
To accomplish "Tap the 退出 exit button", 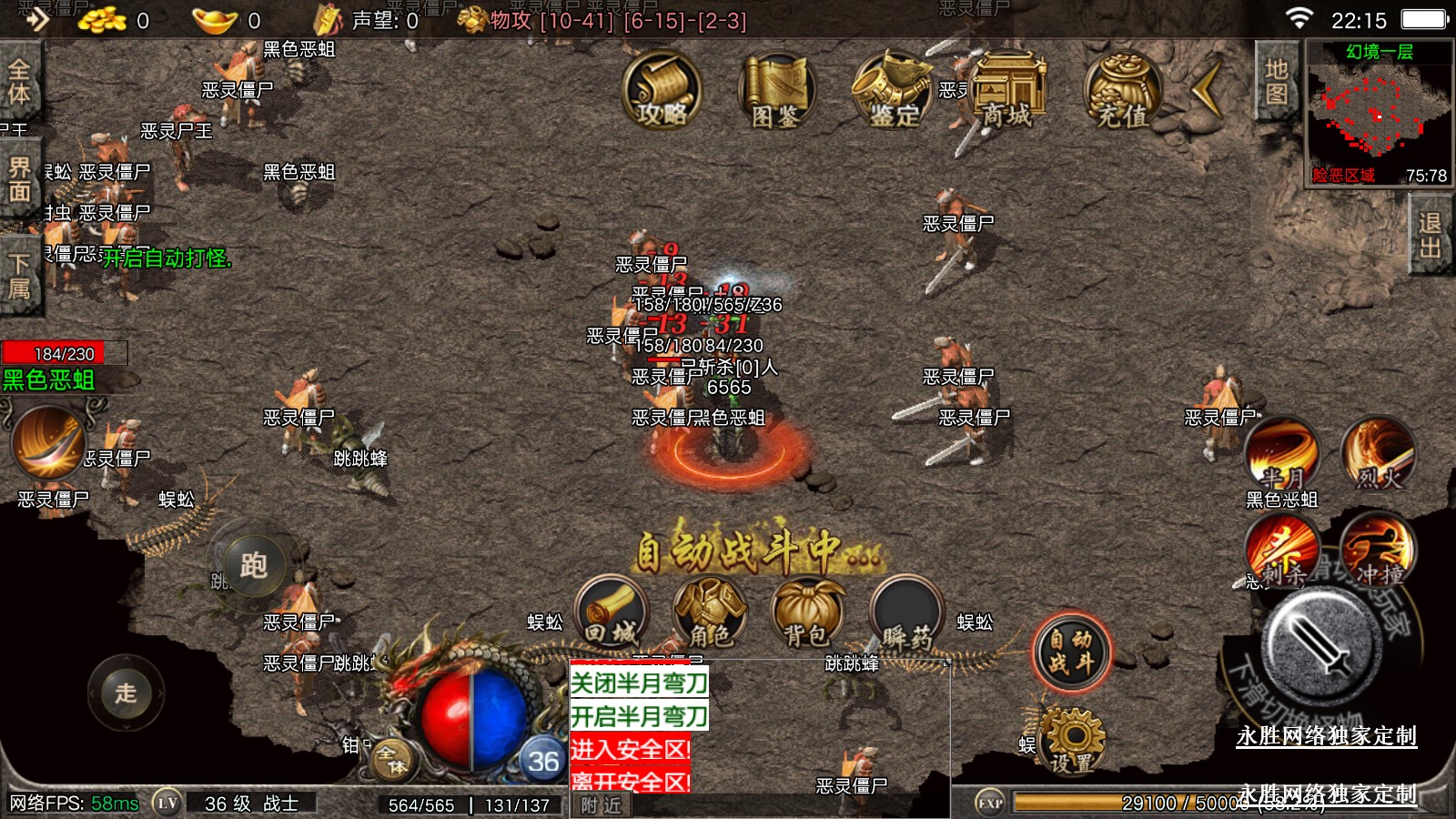I will coord(1430,236).
